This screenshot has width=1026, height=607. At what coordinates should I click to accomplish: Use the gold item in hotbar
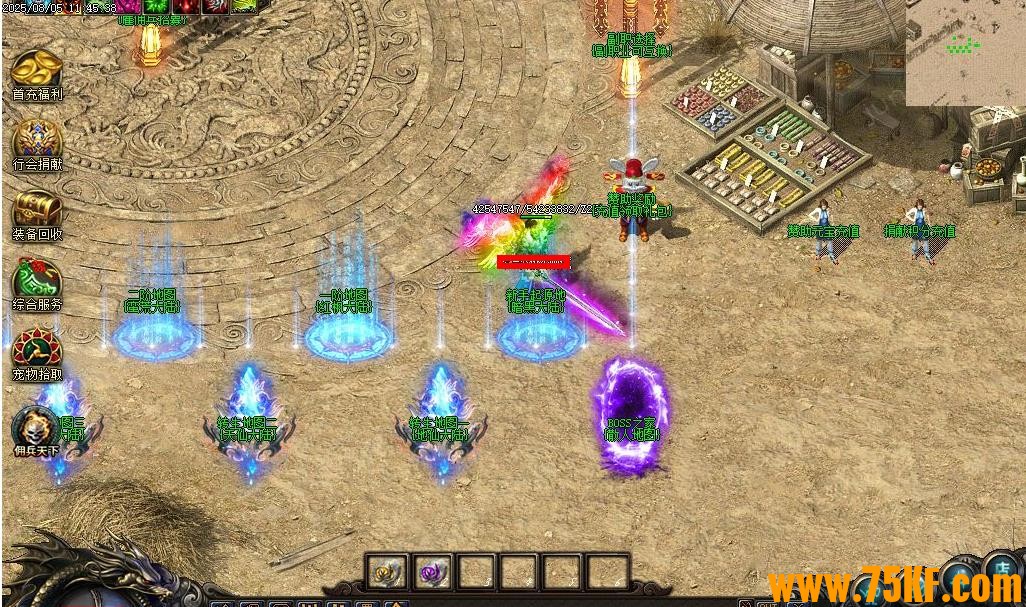click(x=386, y=572)
